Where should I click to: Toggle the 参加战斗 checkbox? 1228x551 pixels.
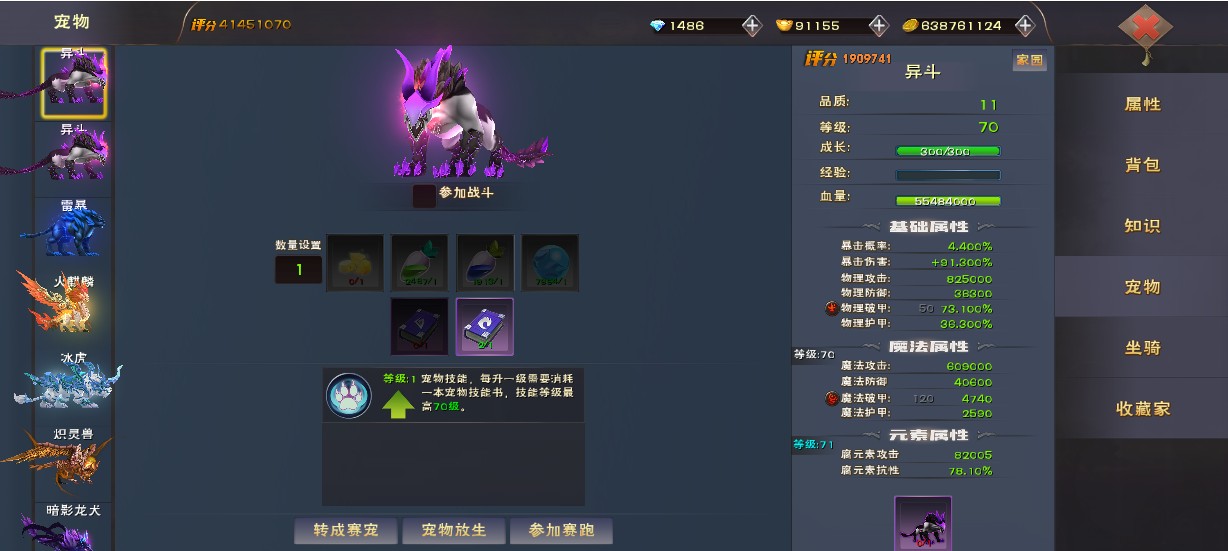tap(424, 195)
